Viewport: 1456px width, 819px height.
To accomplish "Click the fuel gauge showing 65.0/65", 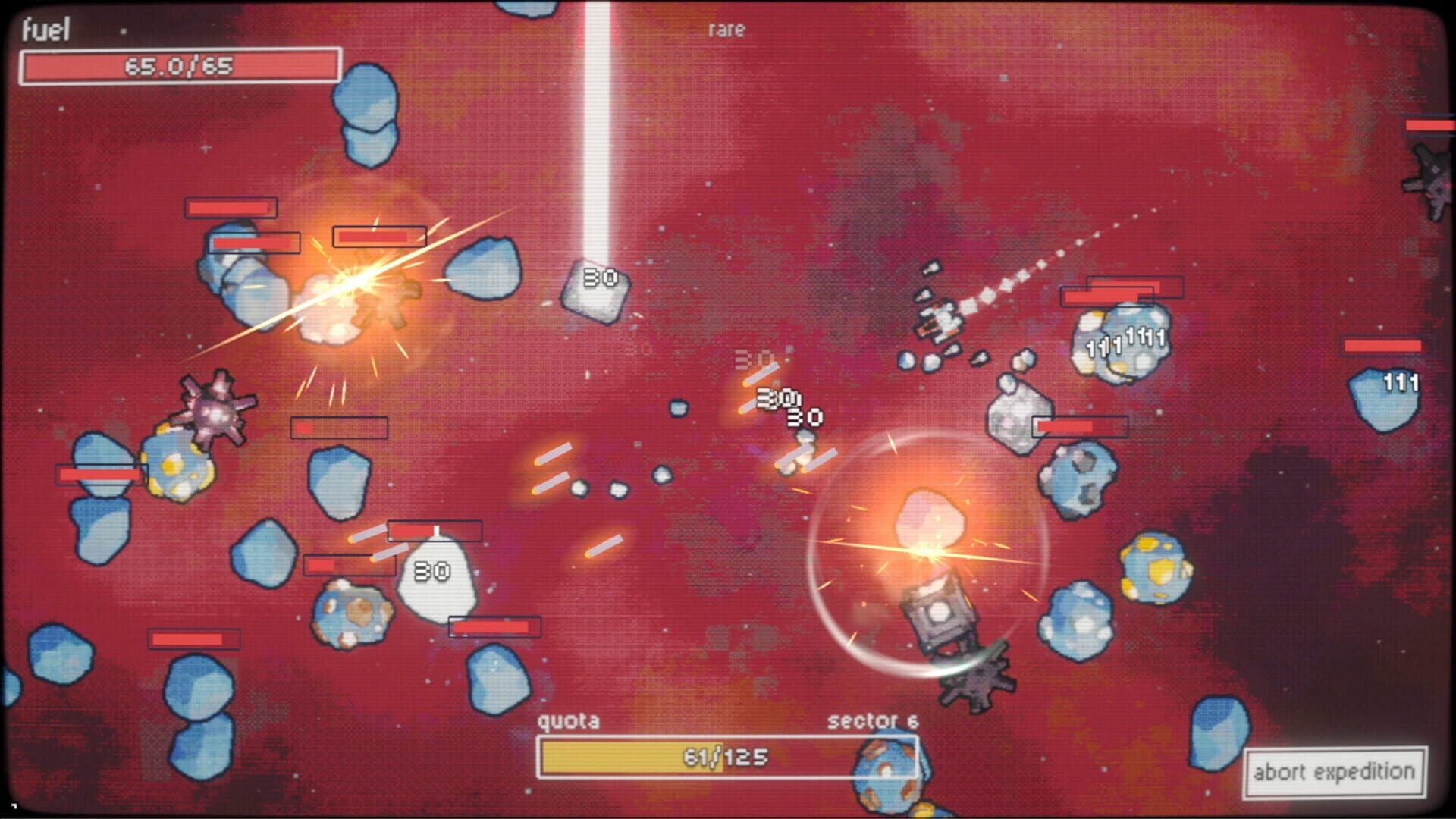I will (x=182, y=66).
